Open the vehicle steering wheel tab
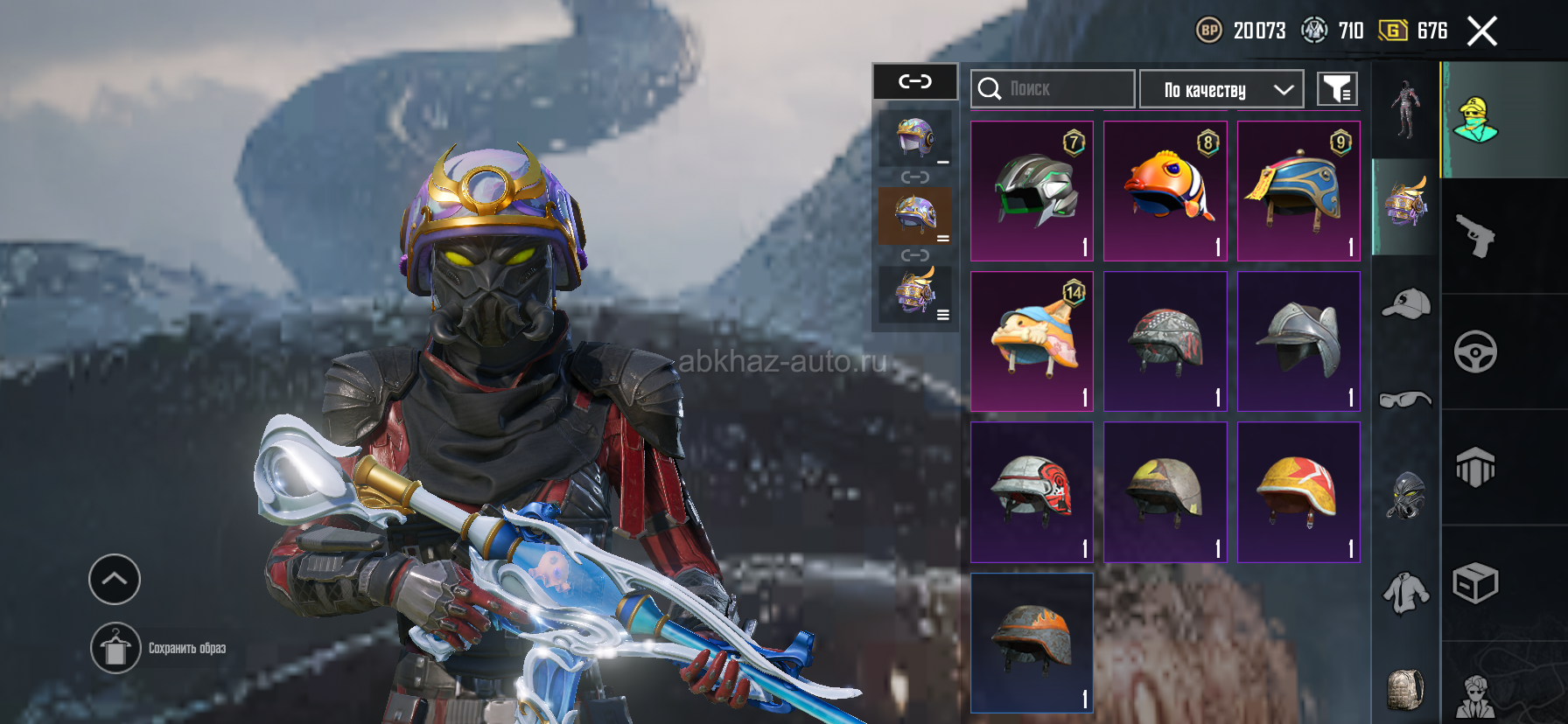This screenshot has height=724, width=1568. (x=1475, y=352)
